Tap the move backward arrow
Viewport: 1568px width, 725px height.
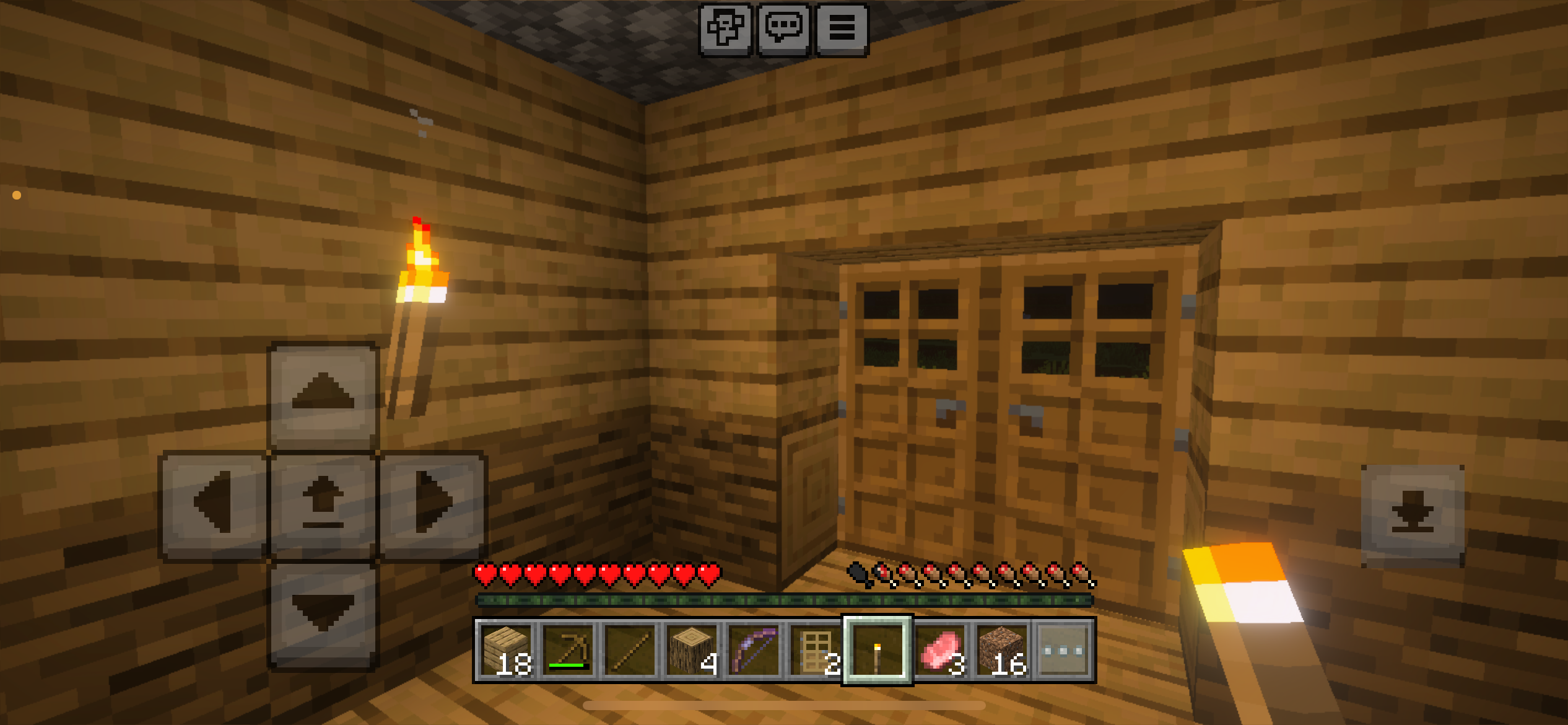tap(323, 613)
